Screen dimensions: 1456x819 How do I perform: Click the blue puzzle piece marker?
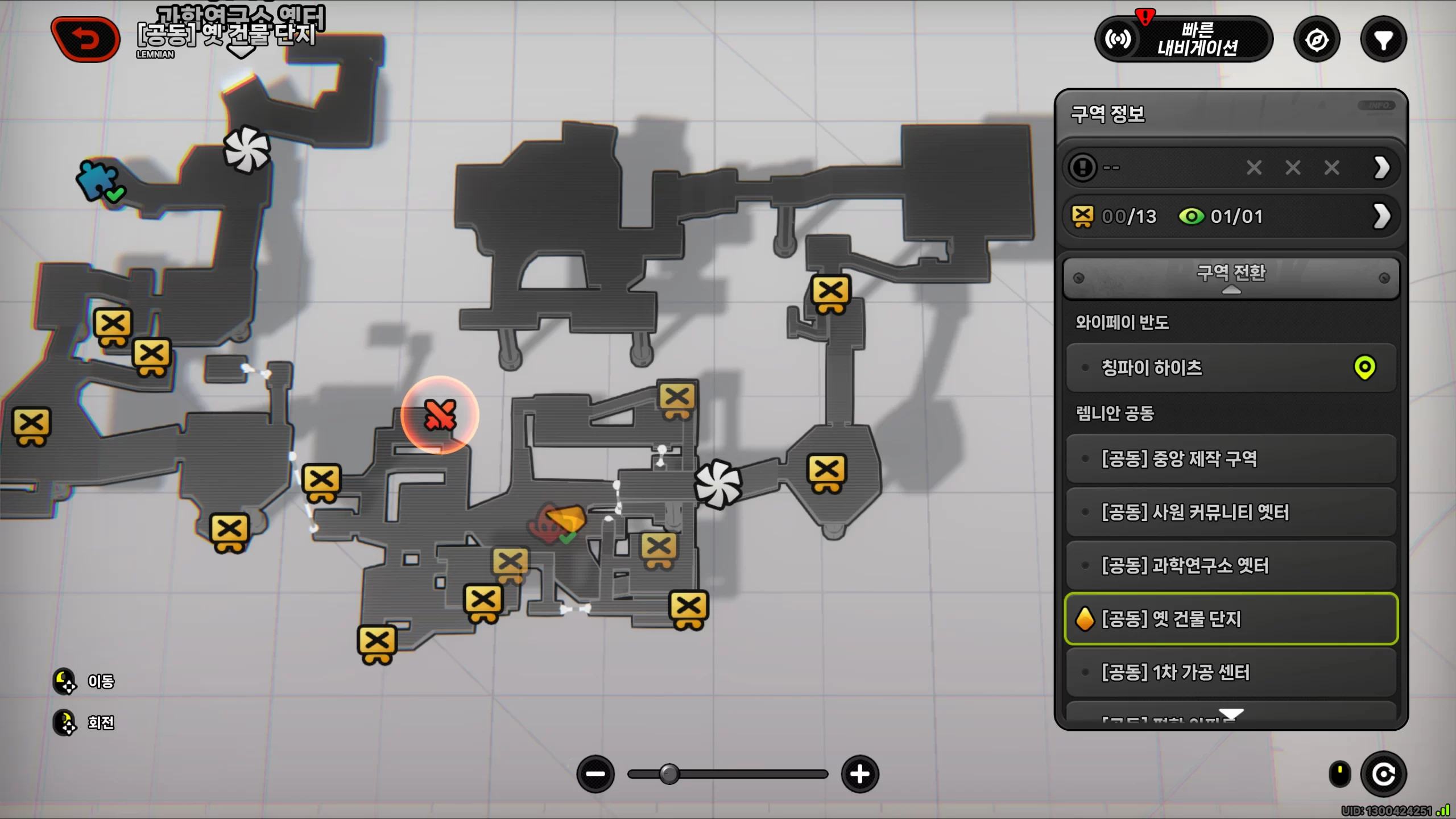(x=98, y=179)
